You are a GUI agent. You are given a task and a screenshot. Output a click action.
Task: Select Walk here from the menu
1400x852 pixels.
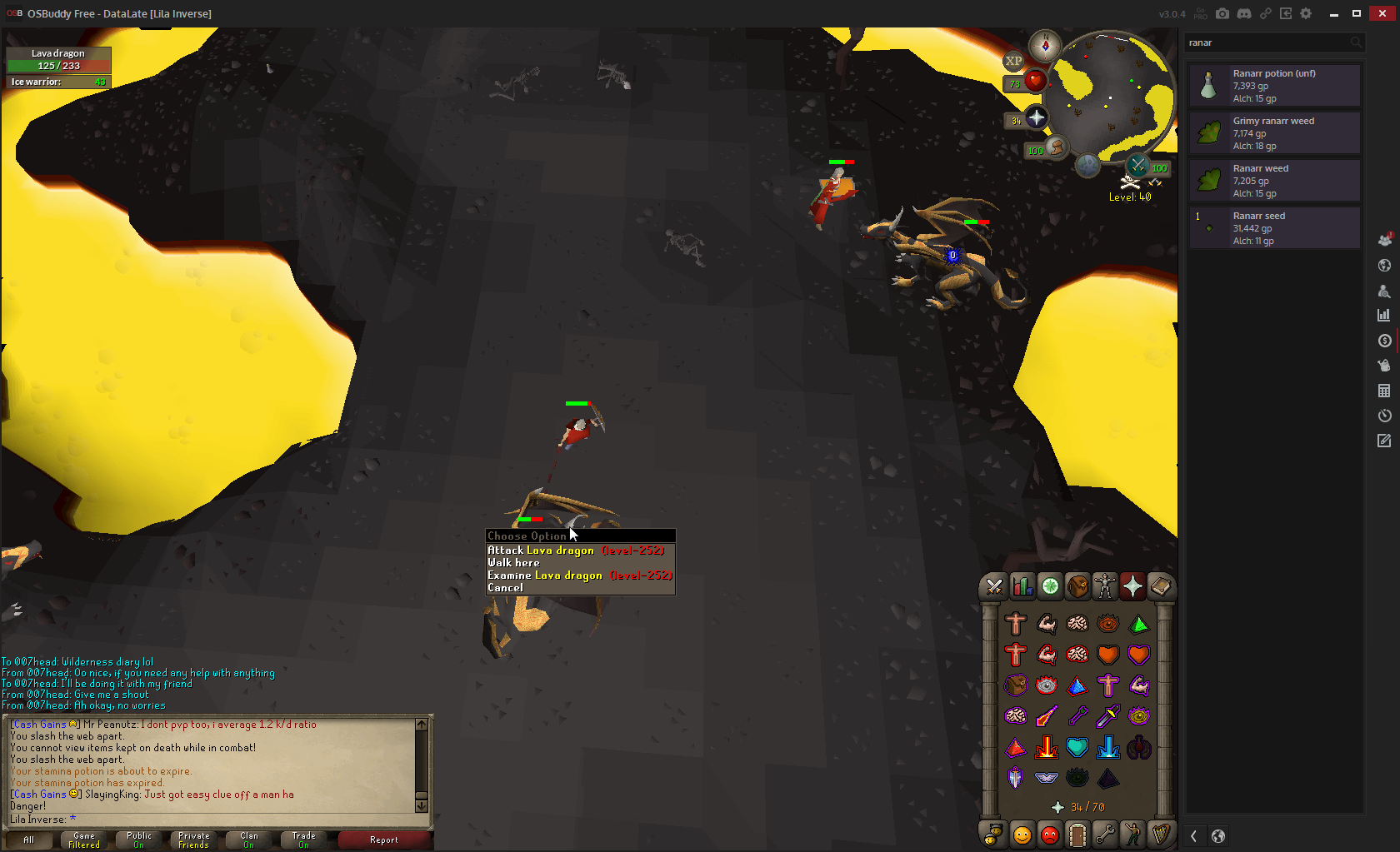point(513,563)
